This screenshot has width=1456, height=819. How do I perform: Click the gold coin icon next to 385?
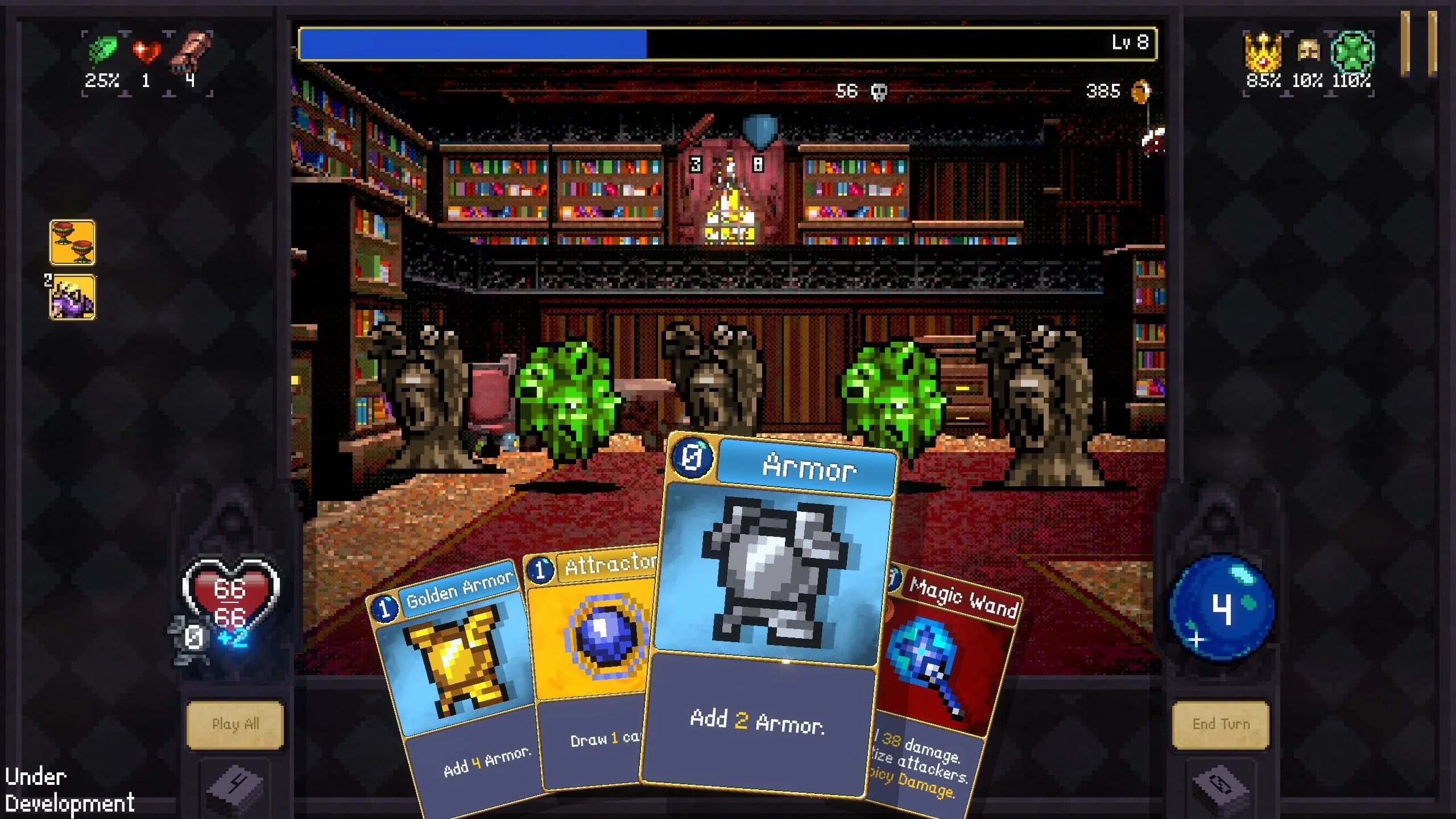point(1141,91)
